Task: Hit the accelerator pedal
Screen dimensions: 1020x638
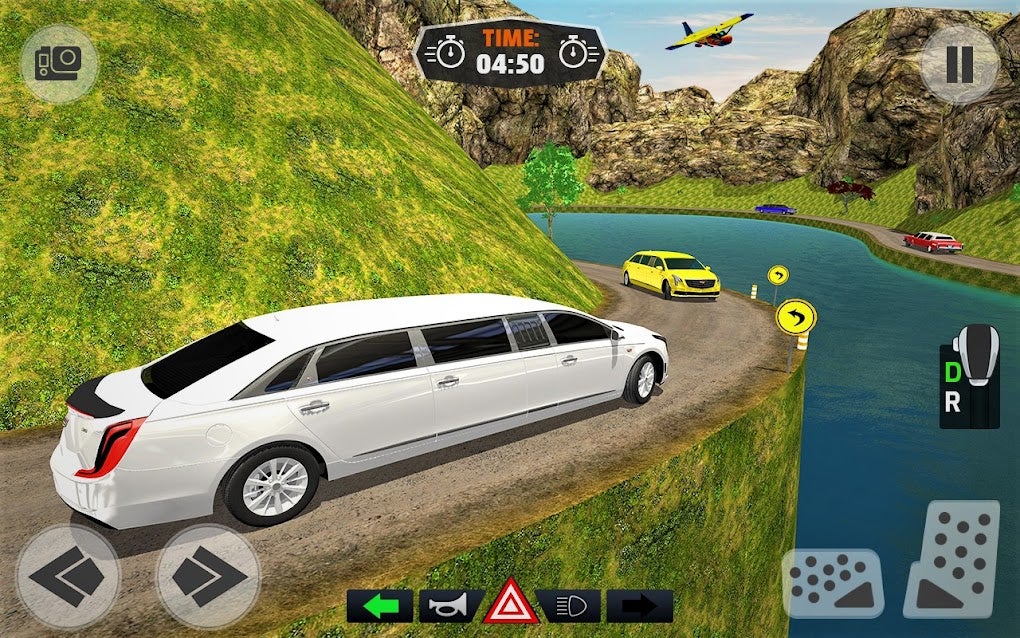Action: tap(951, 560)
